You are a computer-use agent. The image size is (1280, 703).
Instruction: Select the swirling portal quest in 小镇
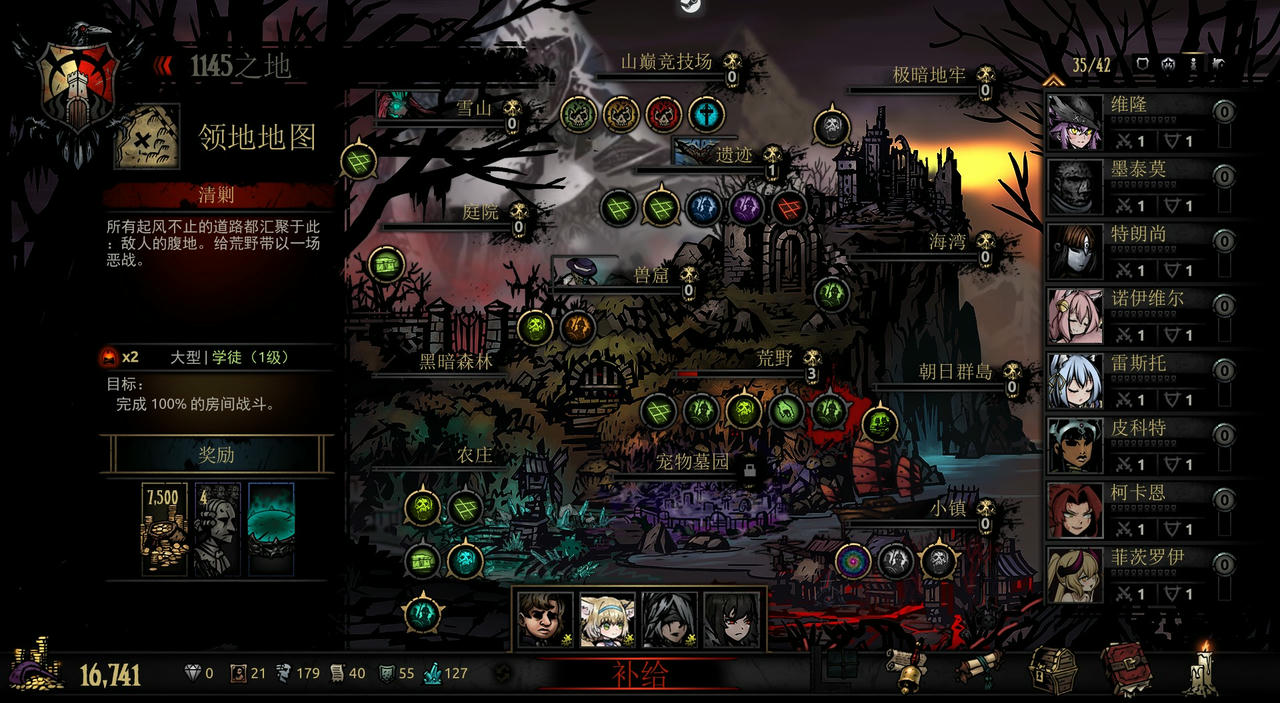pos(853,560)
